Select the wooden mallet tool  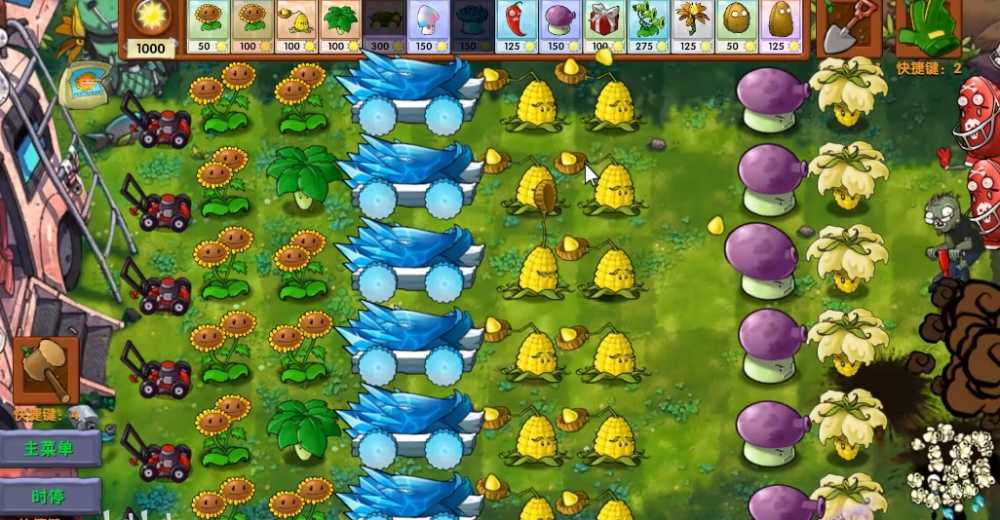(x=45, y=370)
